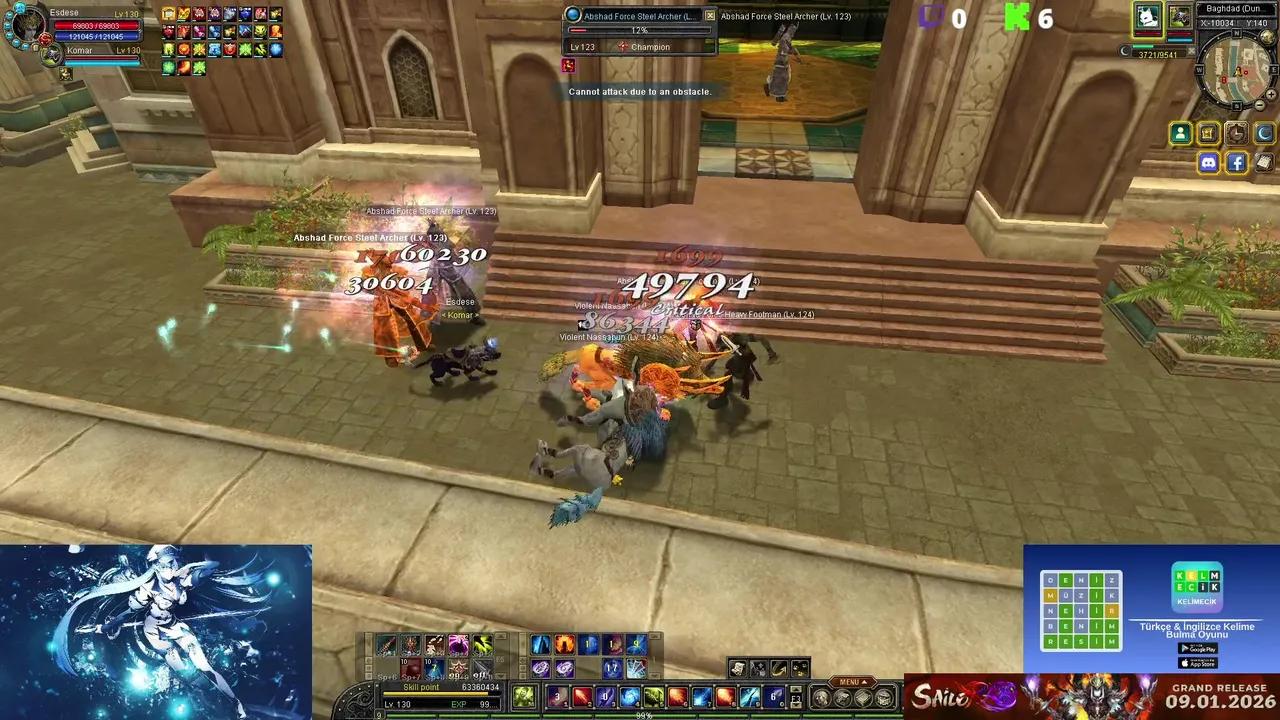Open the item mall chest icon

pyautogui.click(x=1207, y=133)
